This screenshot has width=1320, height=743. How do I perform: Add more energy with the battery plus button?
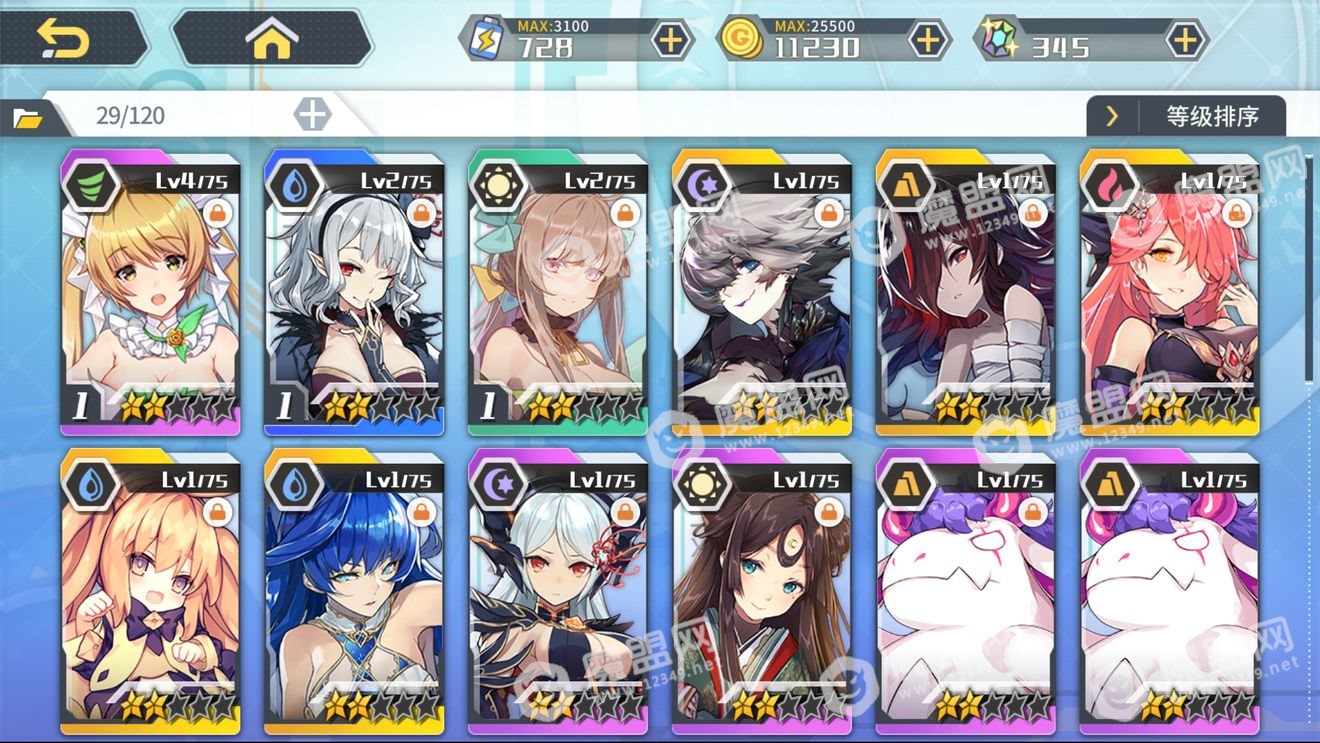(669, 40)
